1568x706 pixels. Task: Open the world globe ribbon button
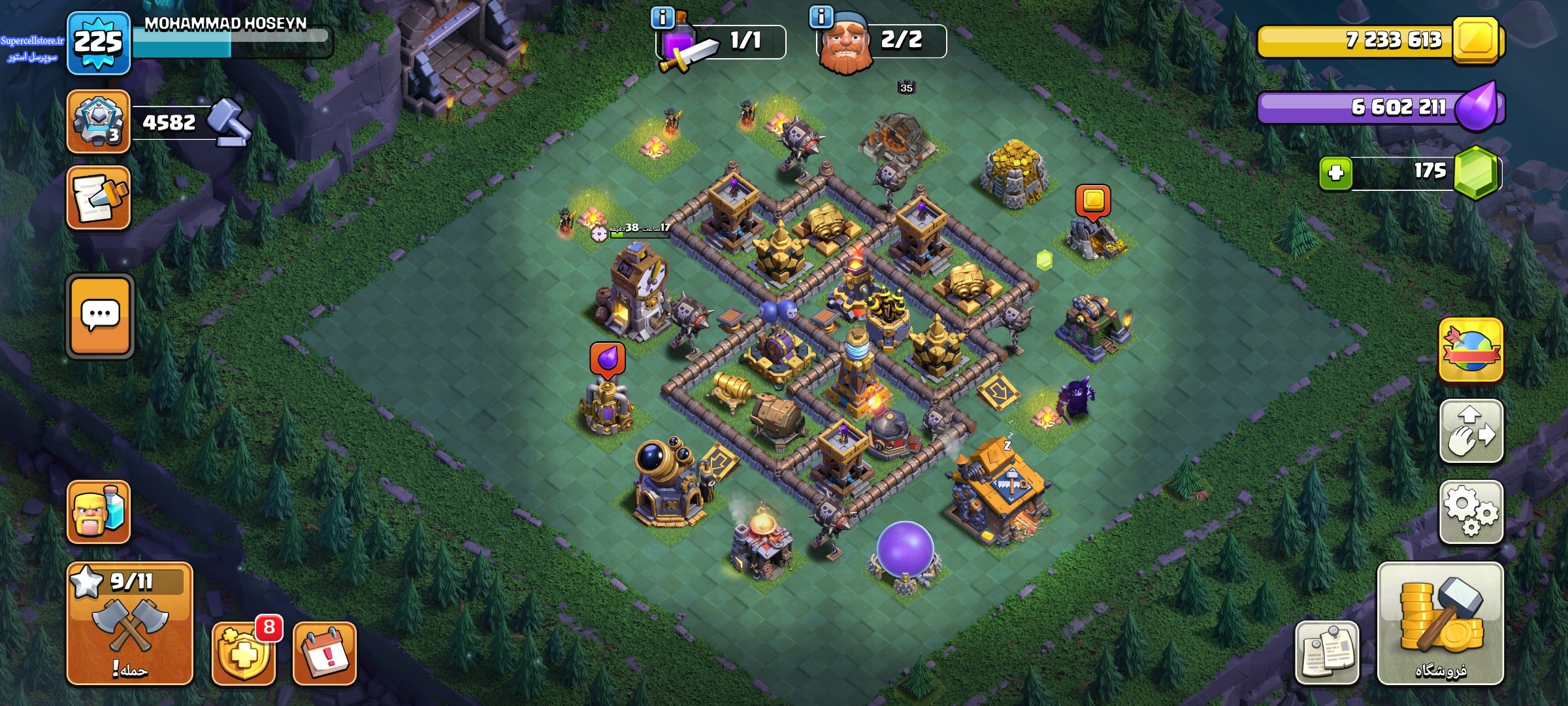coord(1471,350)
